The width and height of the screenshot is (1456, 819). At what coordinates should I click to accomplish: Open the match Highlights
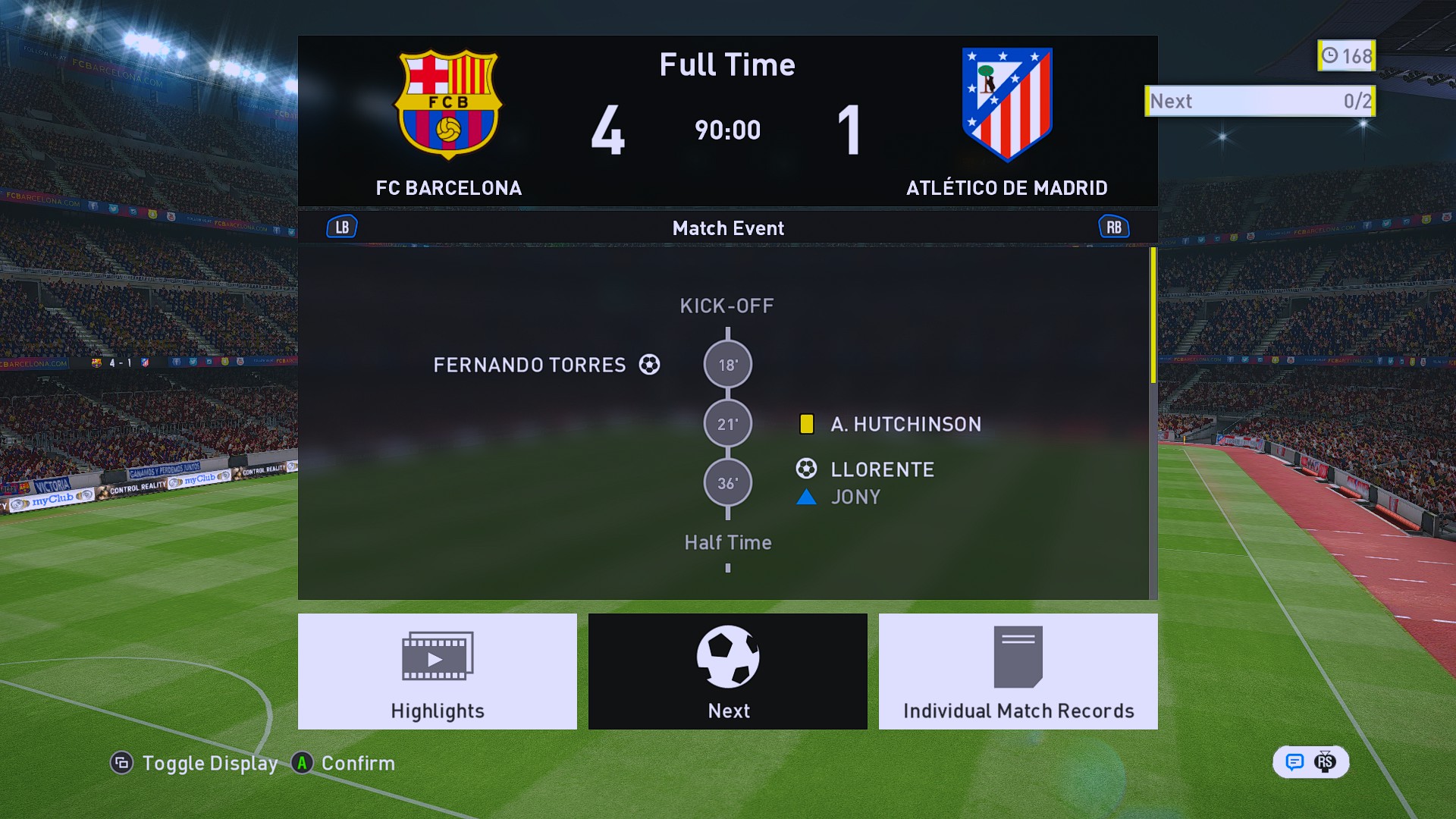click(437, 671)
